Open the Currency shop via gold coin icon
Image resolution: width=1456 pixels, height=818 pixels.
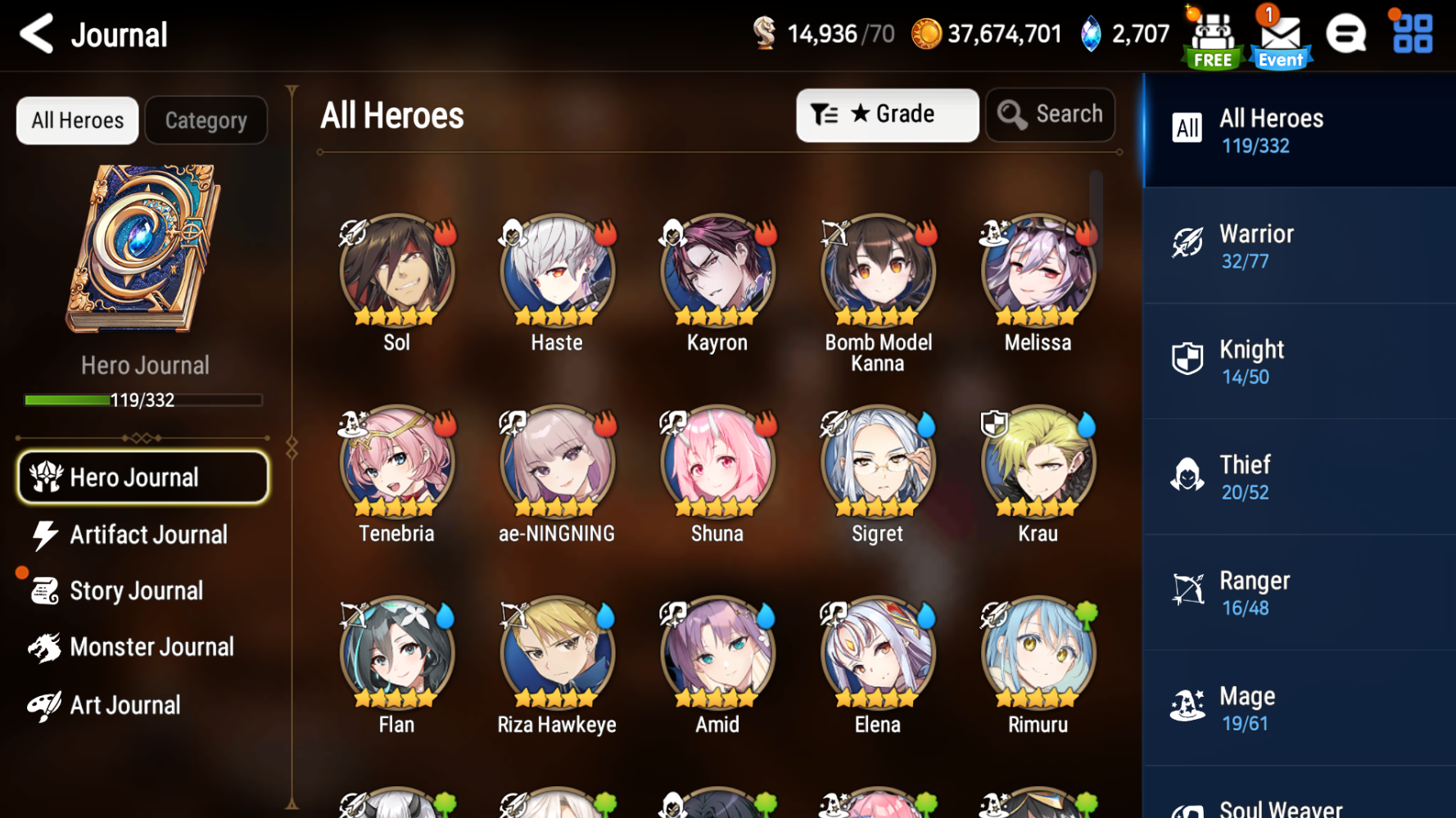925,34
